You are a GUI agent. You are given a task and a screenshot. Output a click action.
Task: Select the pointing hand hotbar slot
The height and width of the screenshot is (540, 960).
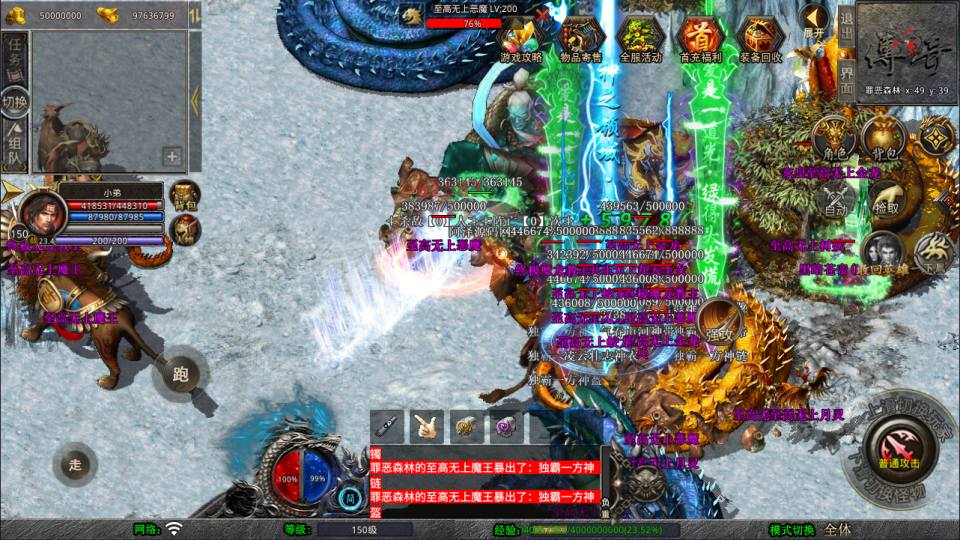pos(427,425)
